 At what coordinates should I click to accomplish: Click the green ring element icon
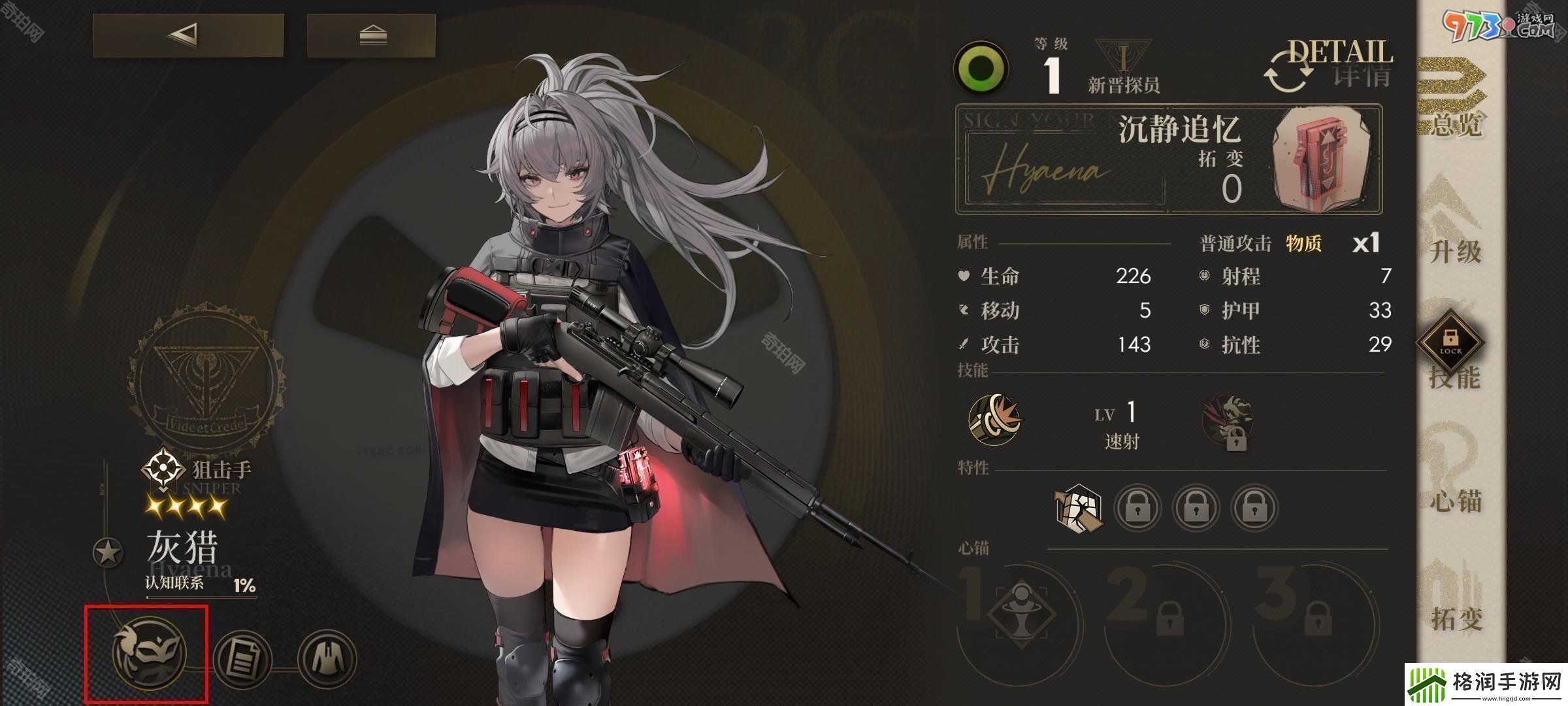tap(981, 69)
